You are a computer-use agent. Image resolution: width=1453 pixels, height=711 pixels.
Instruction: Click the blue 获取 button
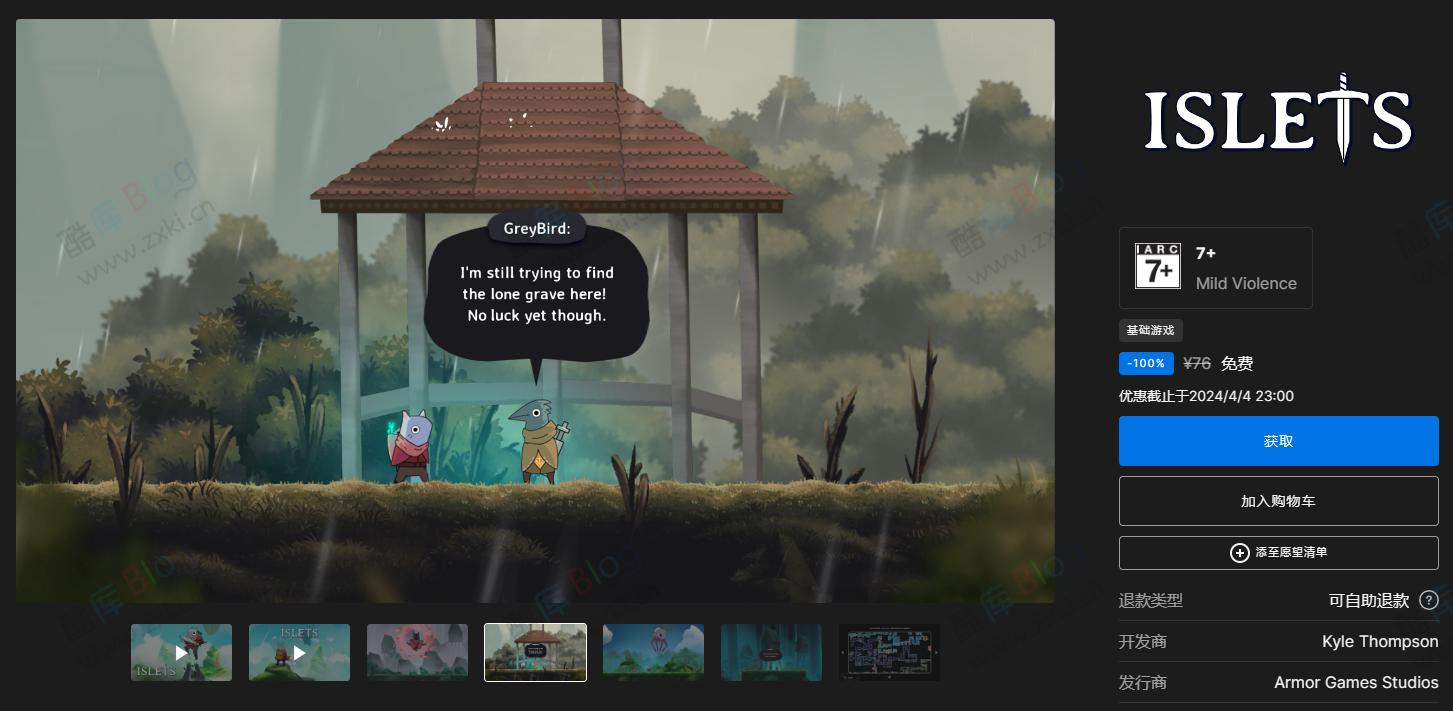1278,441
